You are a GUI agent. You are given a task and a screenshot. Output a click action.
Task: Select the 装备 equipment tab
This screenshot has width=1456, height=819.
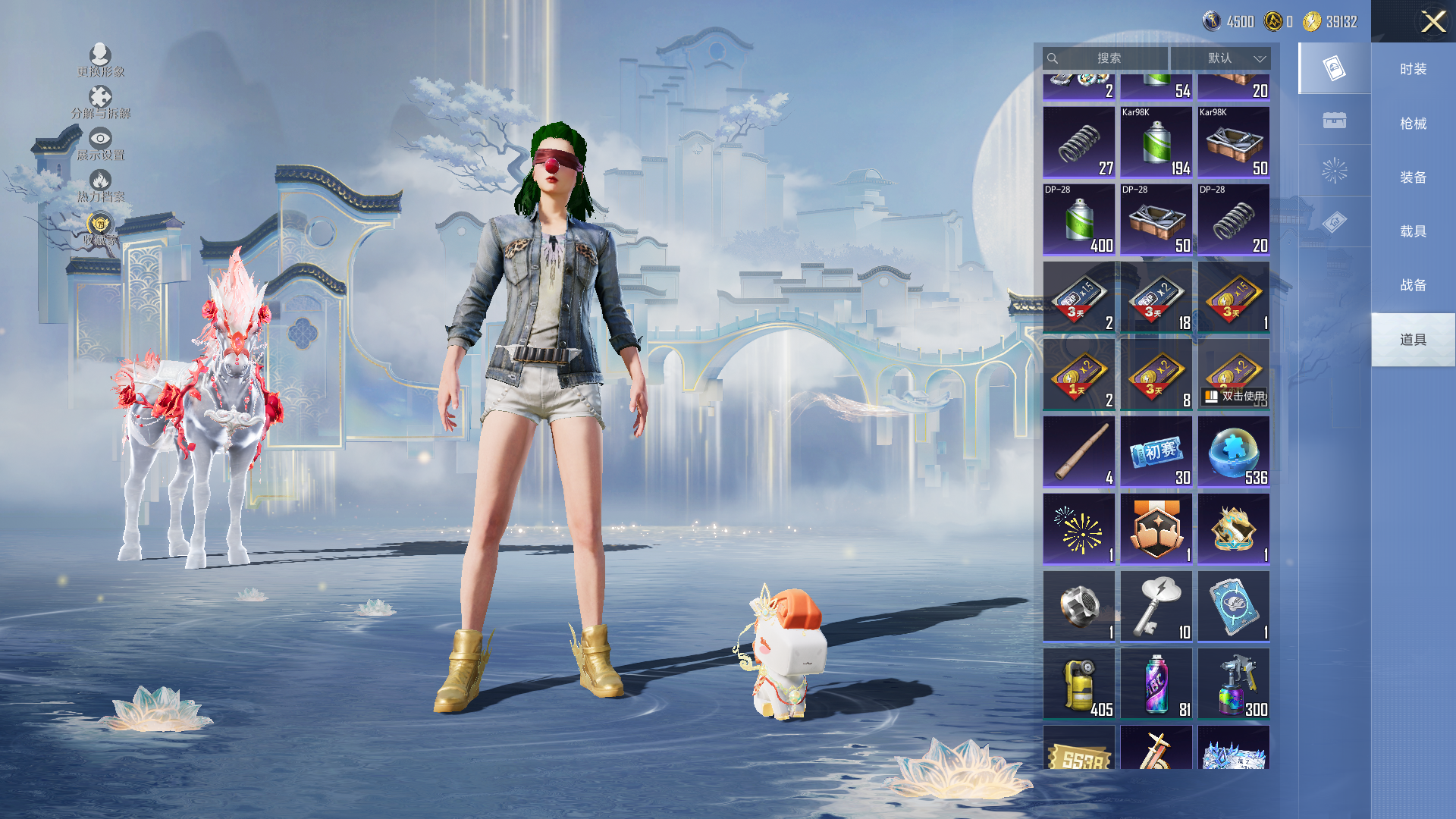coord(1413,177)
